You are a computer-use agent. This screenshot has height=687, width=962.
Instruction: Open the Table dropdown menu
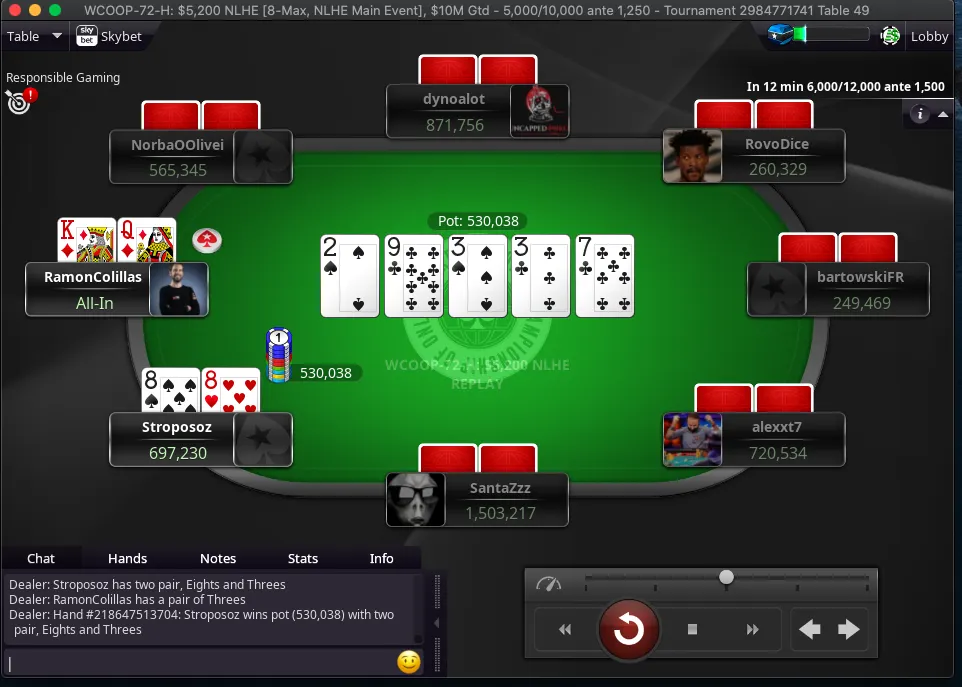pyautogui.click(x=34, y=36)
